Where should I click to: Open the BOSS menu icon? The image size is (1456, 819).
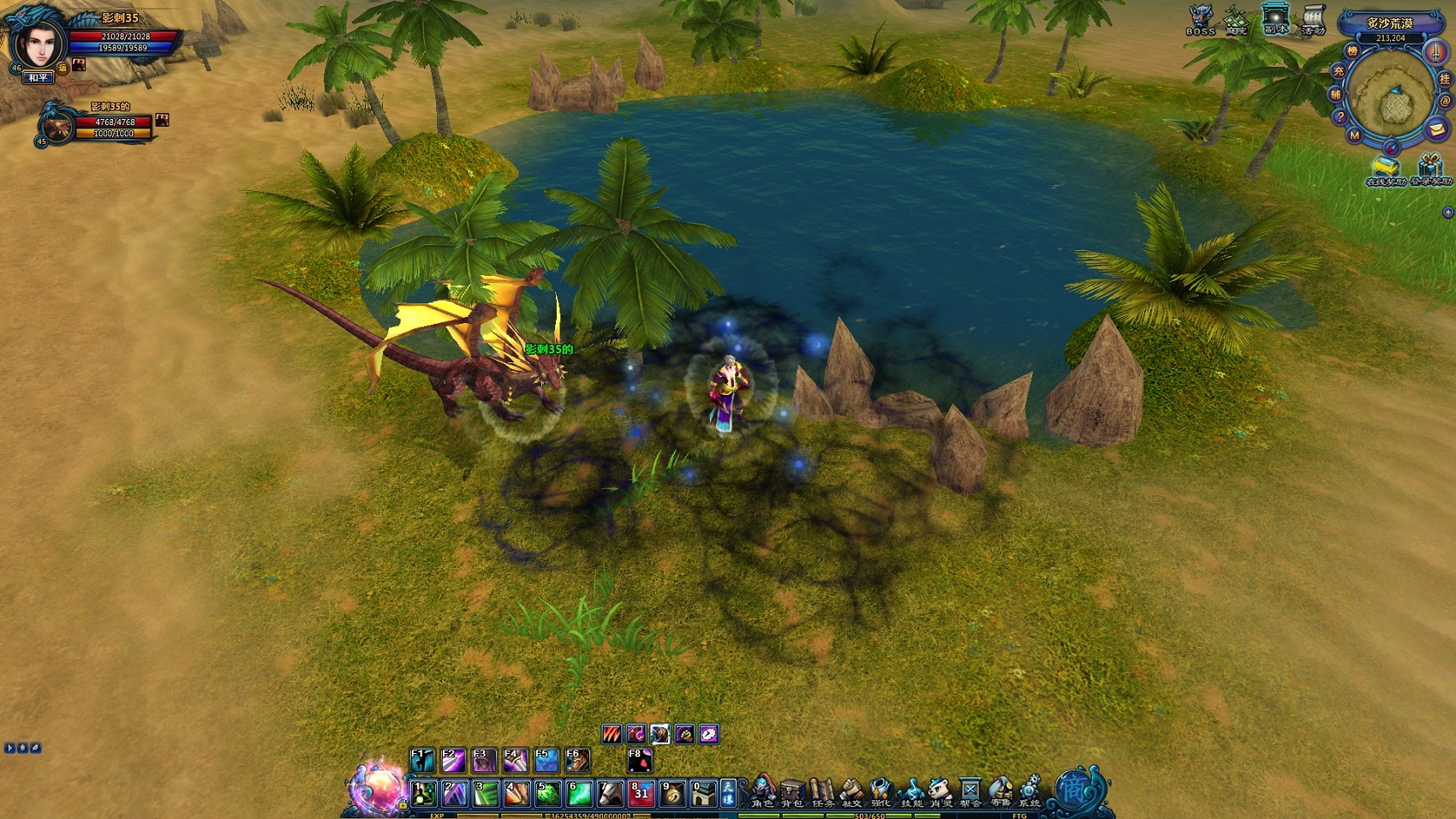(1200, 20)
